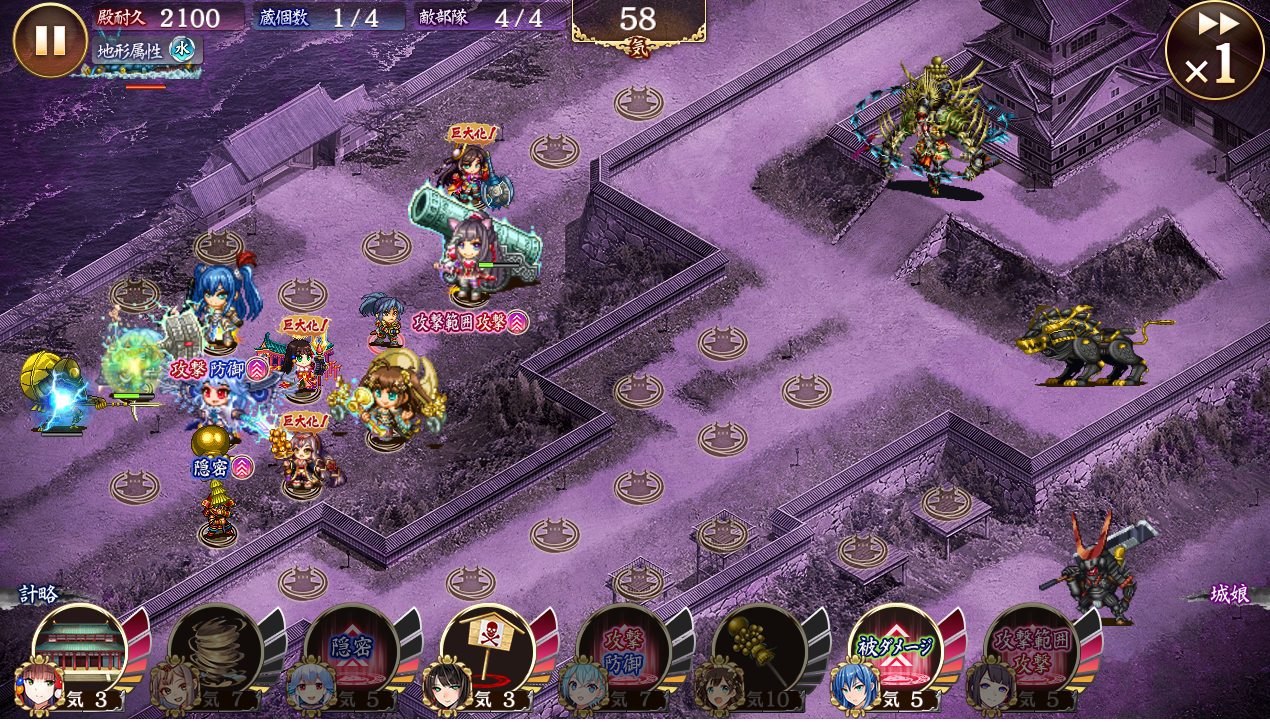Pause the battle
This screenshot has height=722, width=1270.
pos(50,40)
